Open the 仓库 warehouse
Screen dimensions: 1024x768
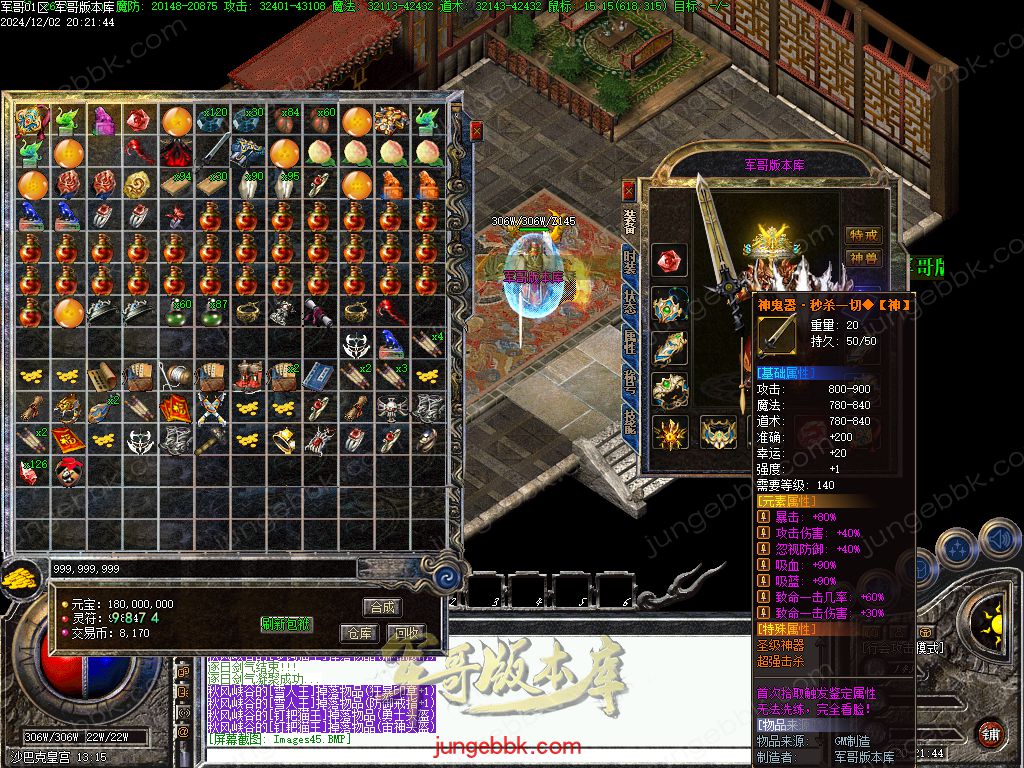tap(359, 633)
